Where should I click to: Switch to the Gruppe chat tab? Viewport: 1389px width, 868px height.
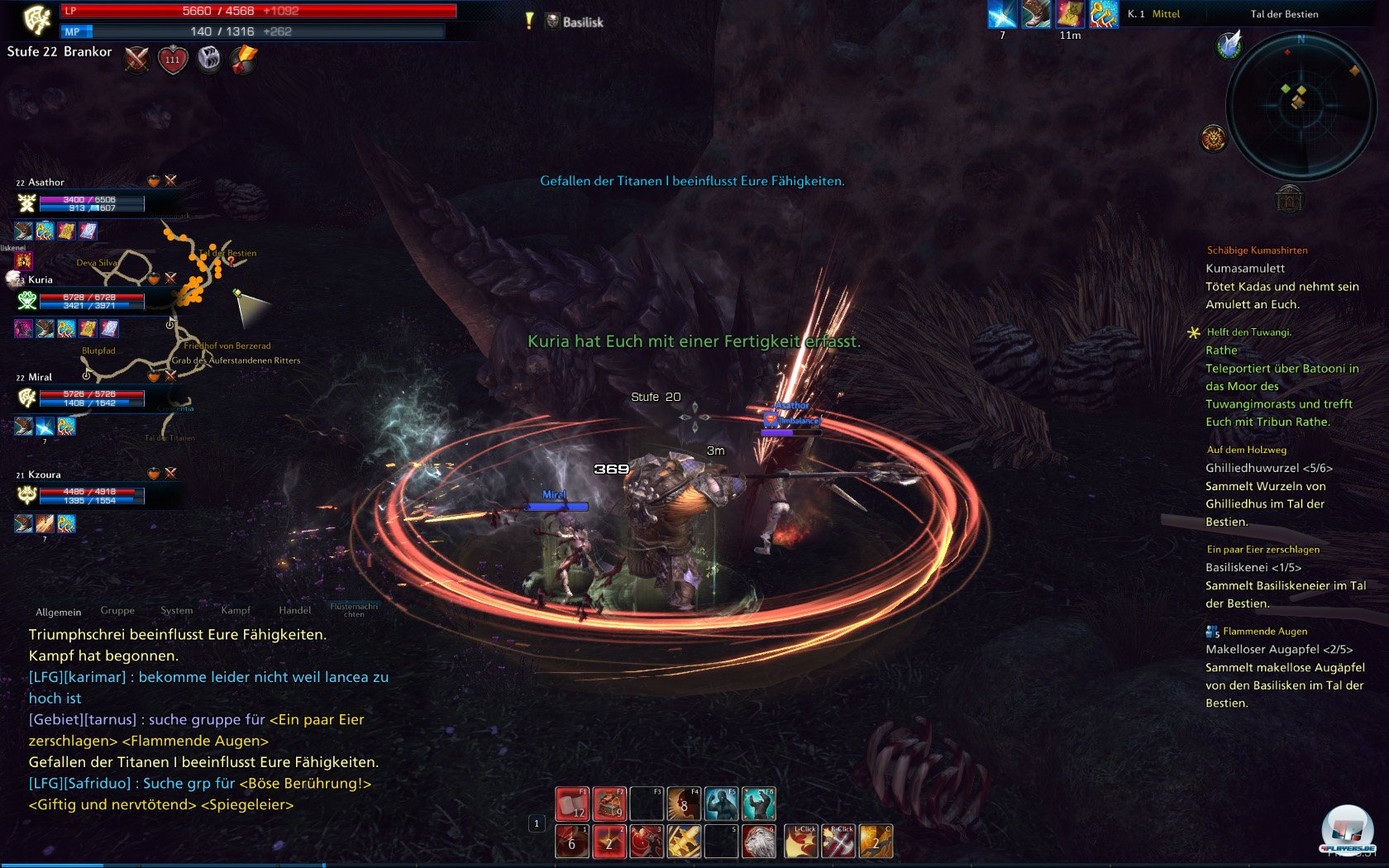tap(117, 611)
